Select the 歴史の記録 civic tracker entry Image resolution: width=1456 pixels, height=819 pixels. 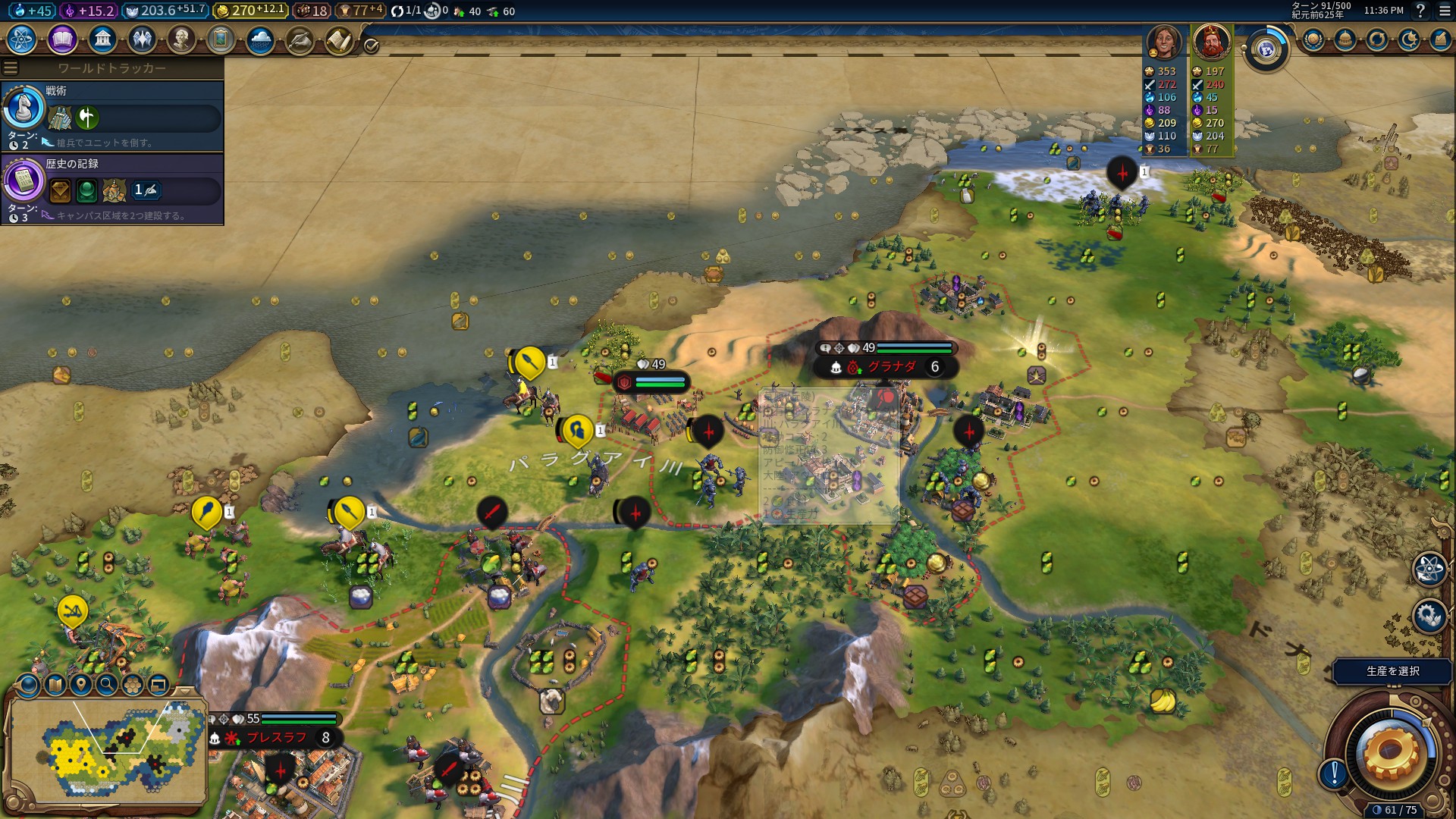(112, 188)
